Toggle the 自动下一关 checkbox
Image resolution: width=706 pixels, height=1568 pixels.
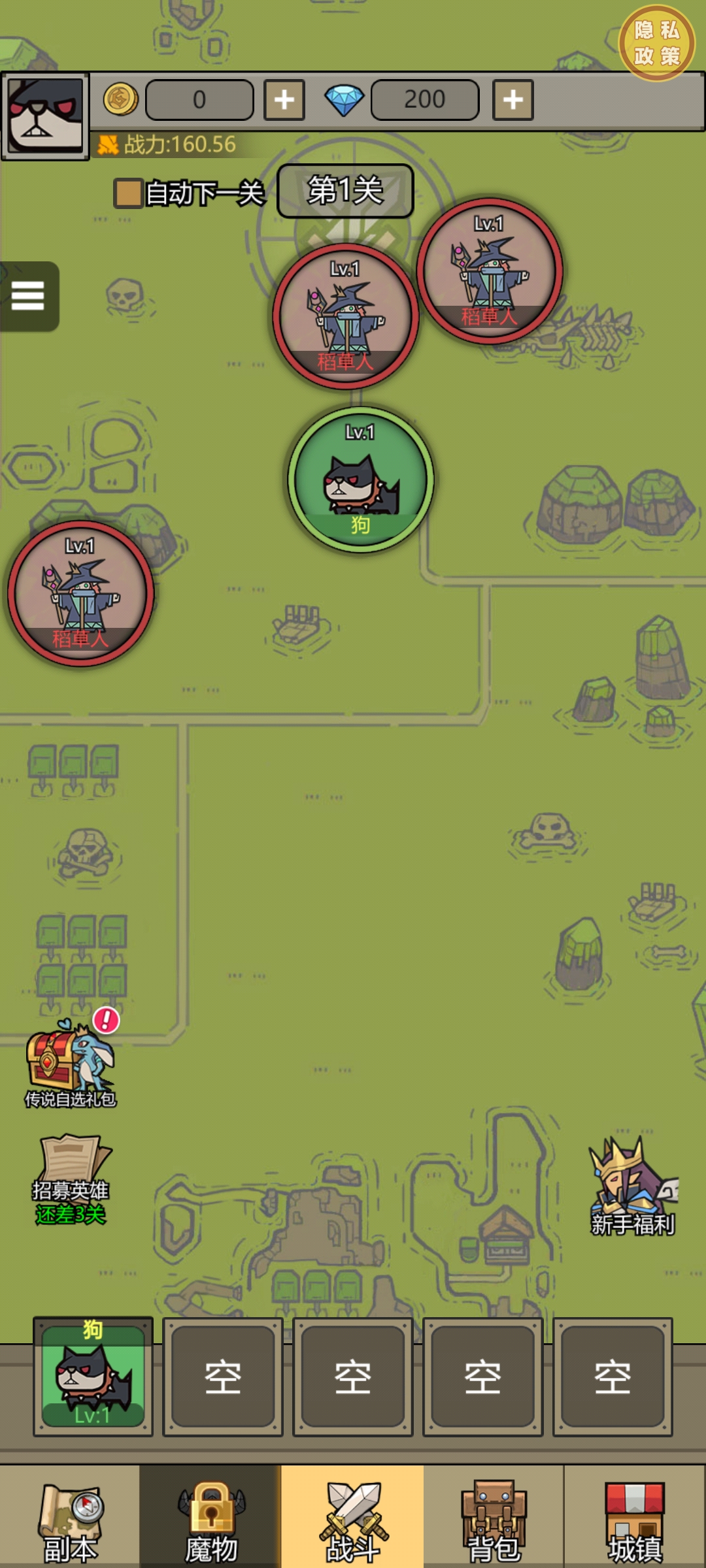coord(128,193)
